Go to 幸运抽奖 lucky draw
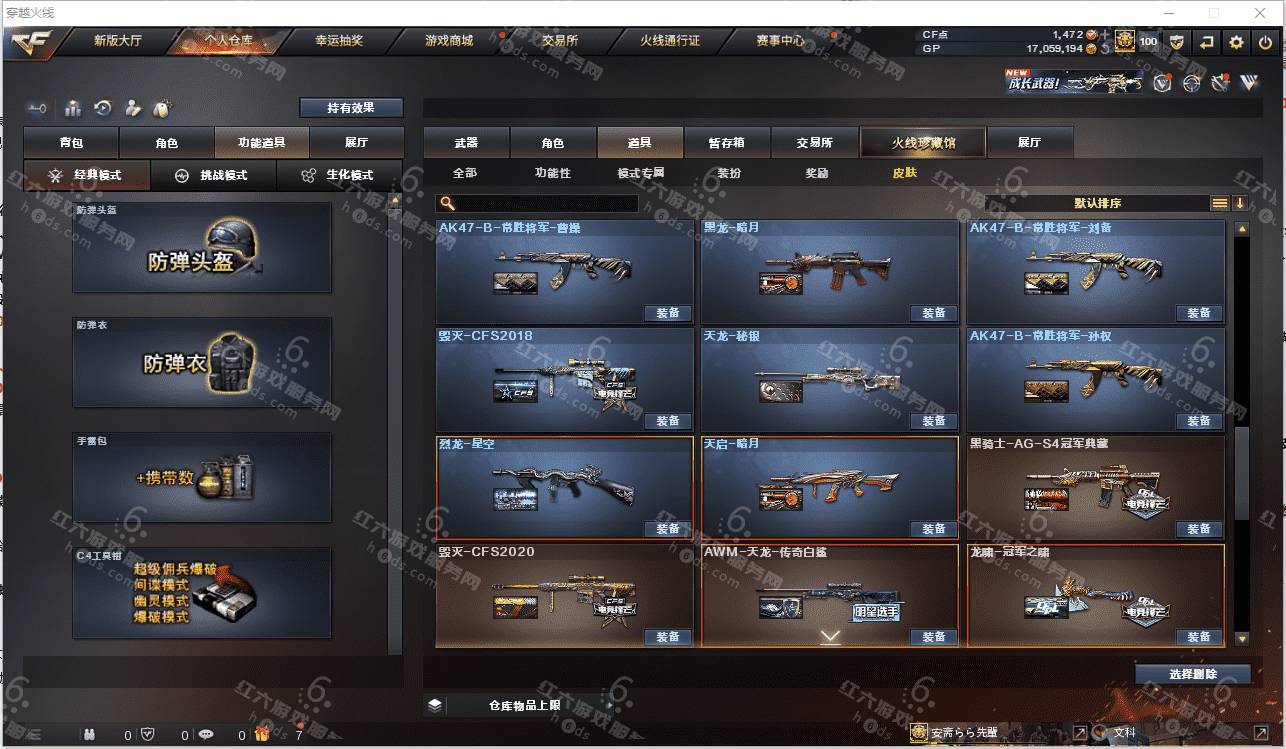The image size is (1286, 749). point(339,41)
